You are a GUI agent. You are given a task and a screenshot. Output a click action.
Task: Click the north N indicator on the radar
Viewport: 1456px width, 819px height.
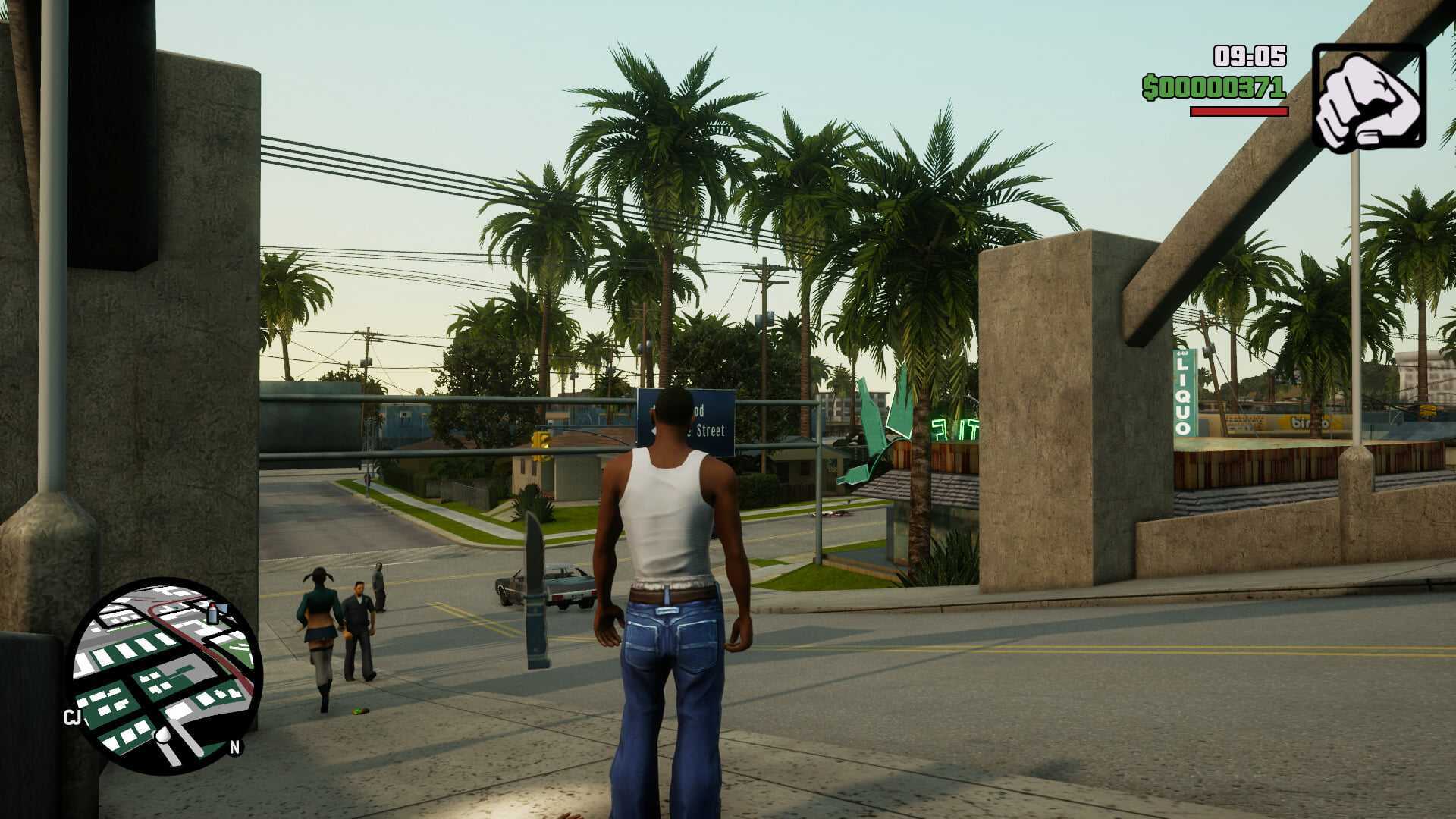pyautogui.click(x=234, y=748)
